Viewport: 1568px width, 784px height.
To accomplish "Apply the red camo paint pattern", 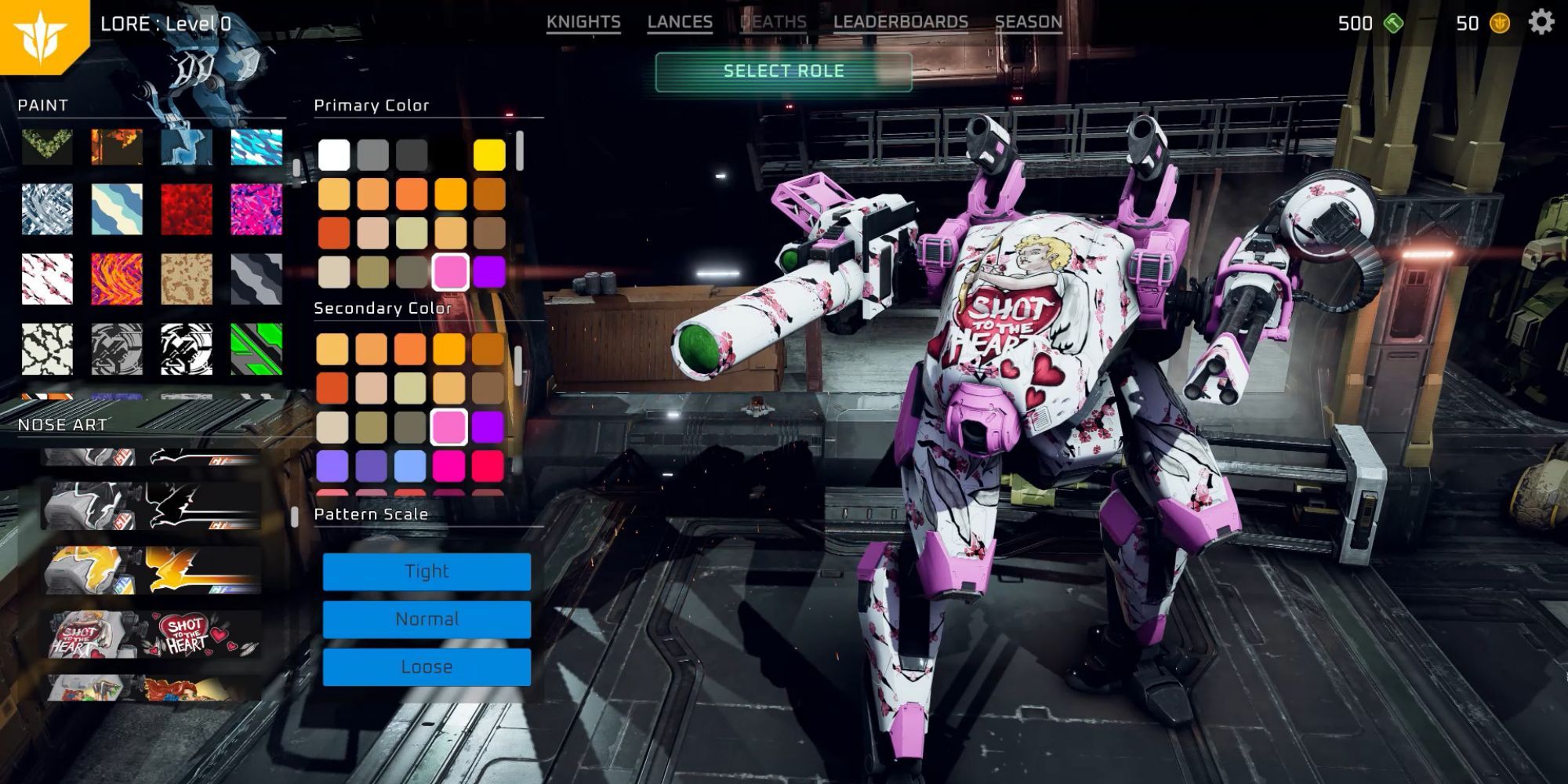I will coord(187,209).
